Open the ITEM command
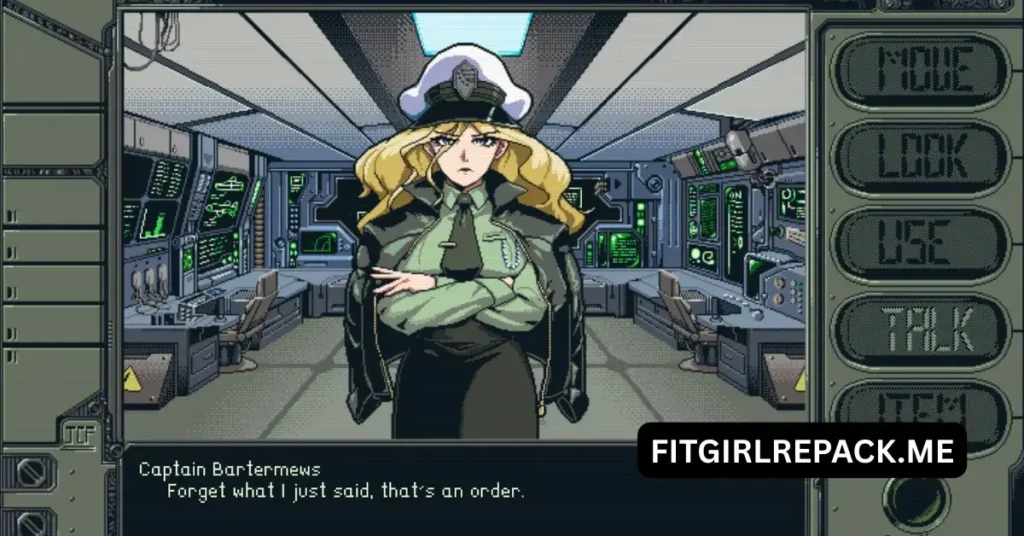Viewport: 1024px width, 536px height. 924,404
